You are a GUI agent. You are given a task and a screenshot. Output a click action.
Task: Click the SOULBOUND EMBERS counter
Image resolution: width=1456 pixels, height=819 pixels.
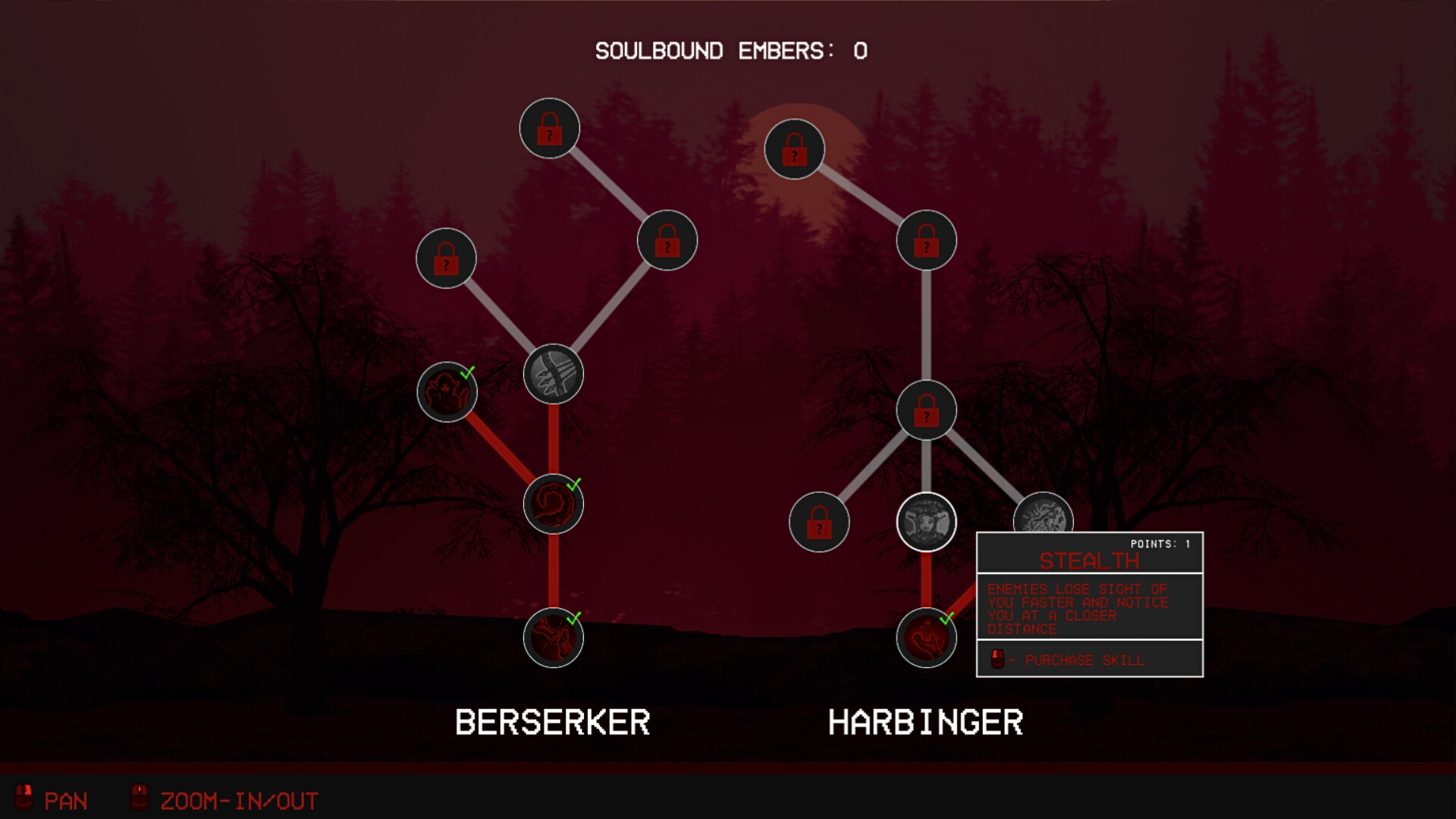[x=730, y=51]
